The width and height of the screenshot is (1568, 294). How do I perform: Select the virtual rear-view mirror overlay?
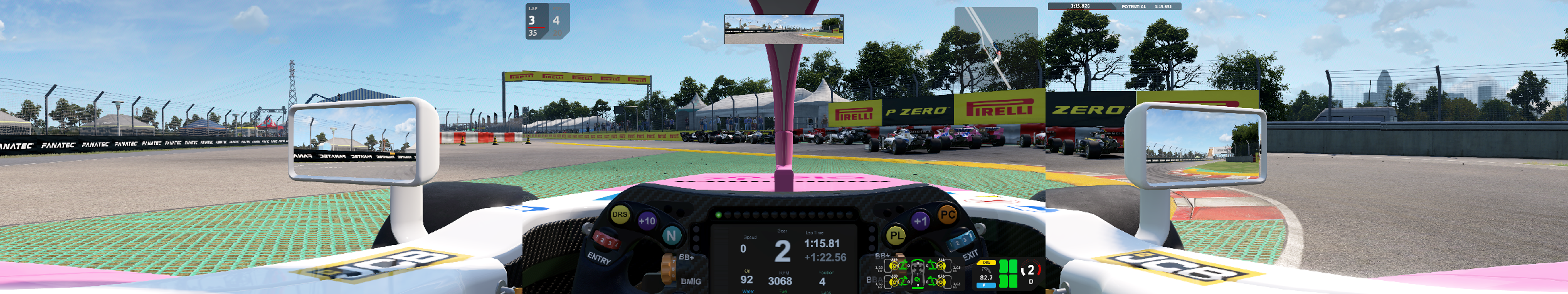783,30
